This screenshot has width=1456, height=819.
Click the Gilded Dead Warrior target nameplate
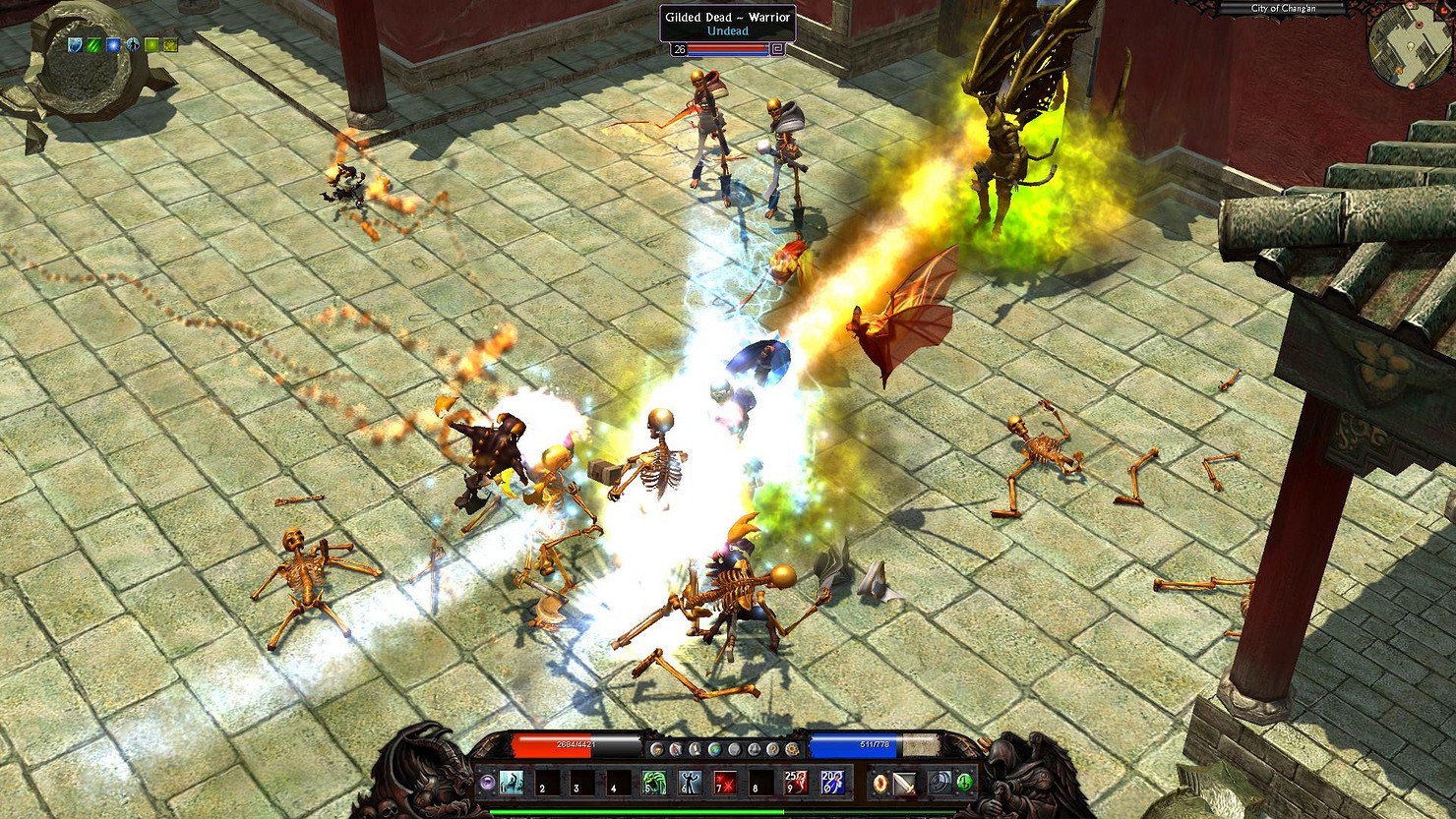pos(727,24)
